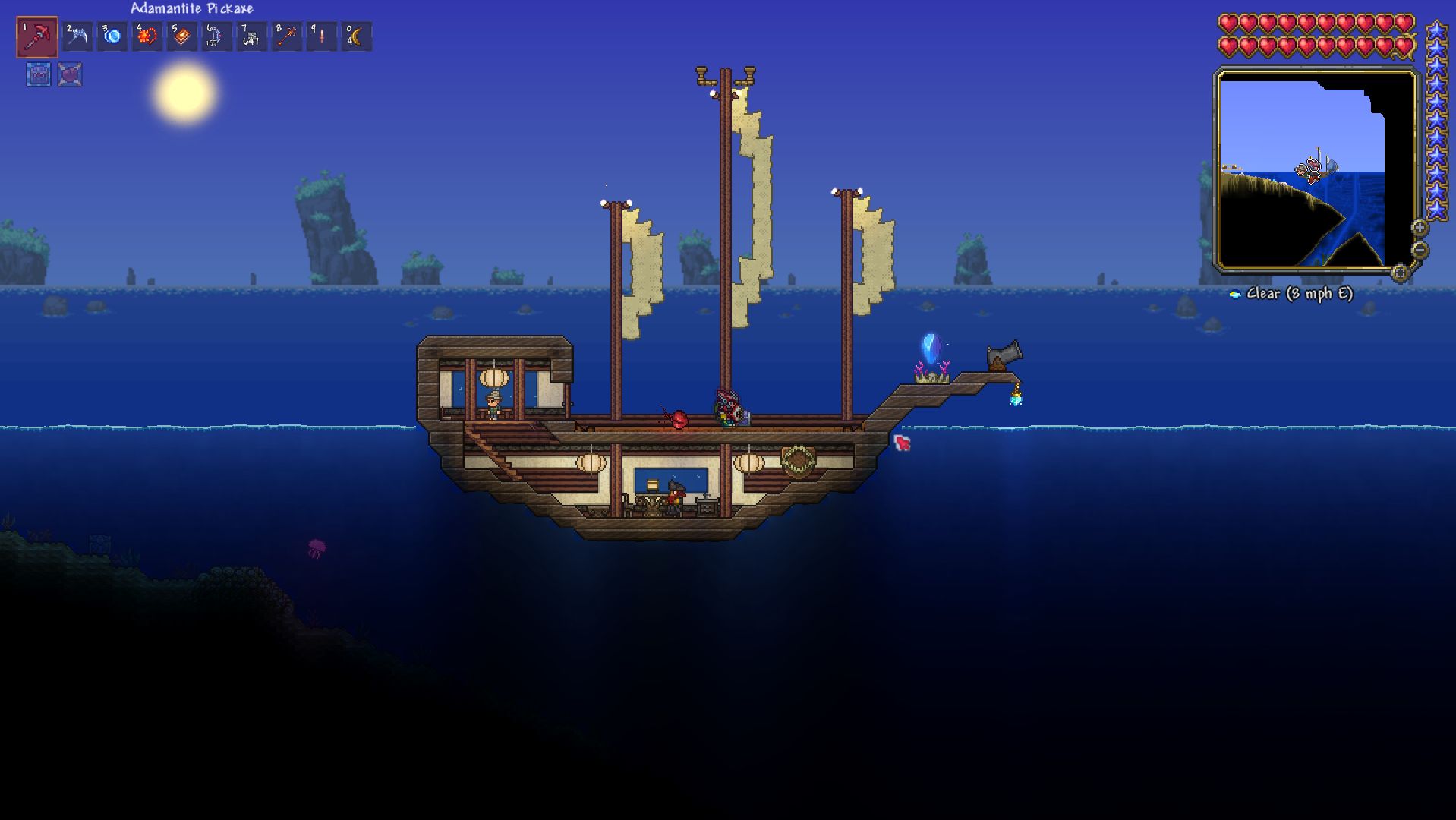
Task: Cancel the first buff icon below the hotbar
Action: pyautogui.click(x=36, y=74)
